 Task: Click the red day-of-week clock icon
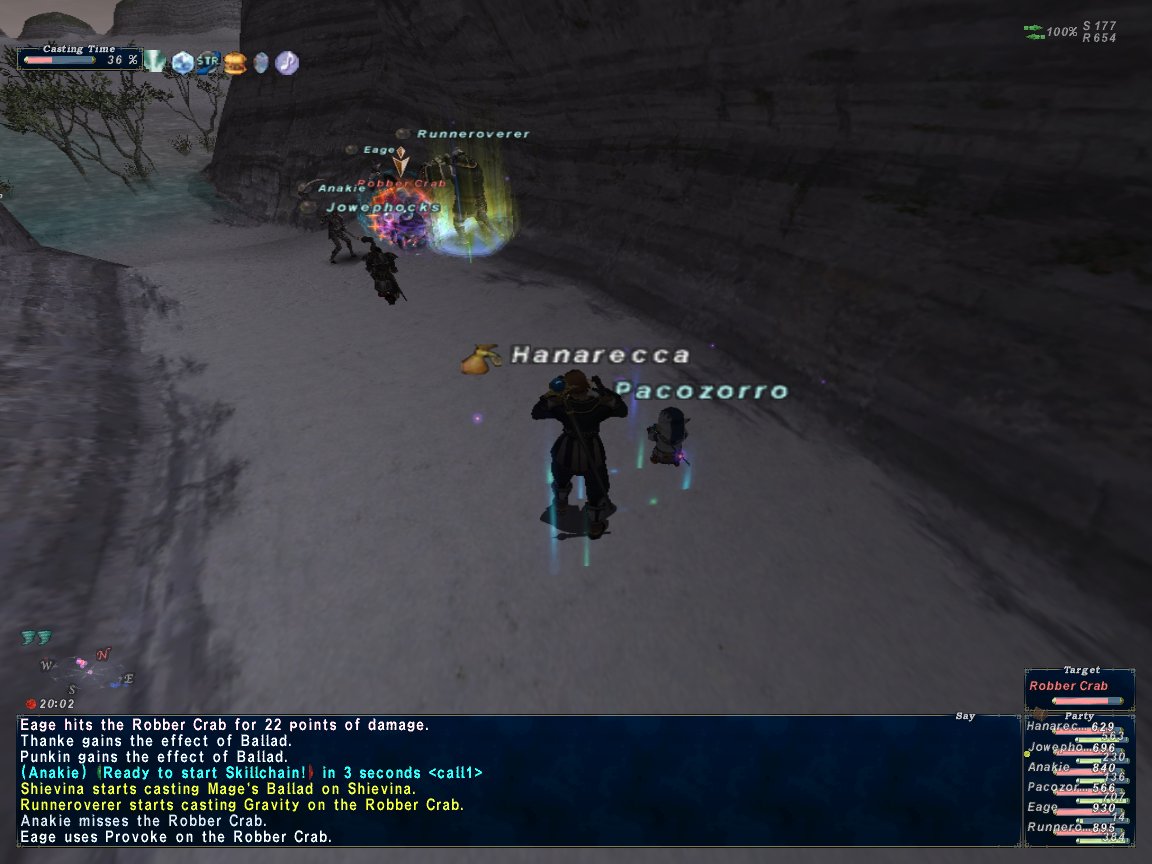click(x=31, y=704)
